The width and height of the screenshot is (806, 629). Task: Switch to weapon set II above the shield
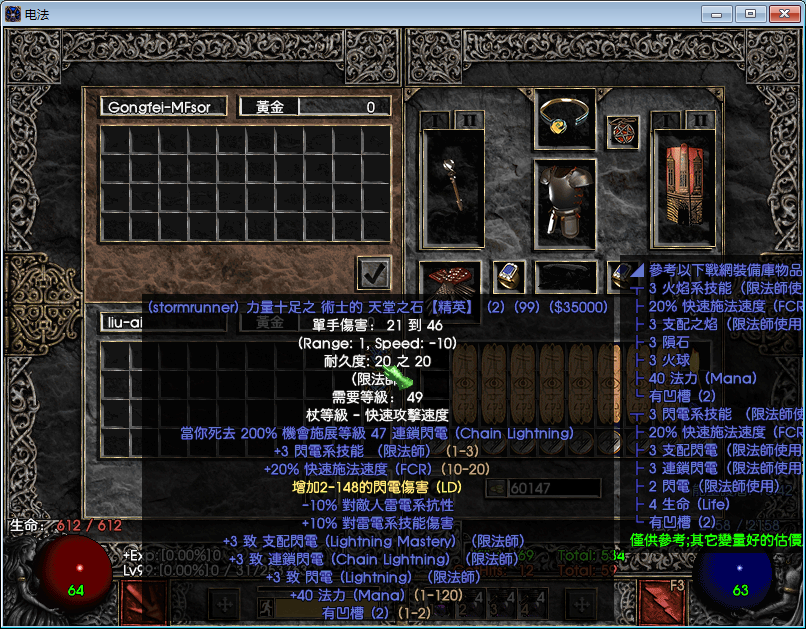700,120
